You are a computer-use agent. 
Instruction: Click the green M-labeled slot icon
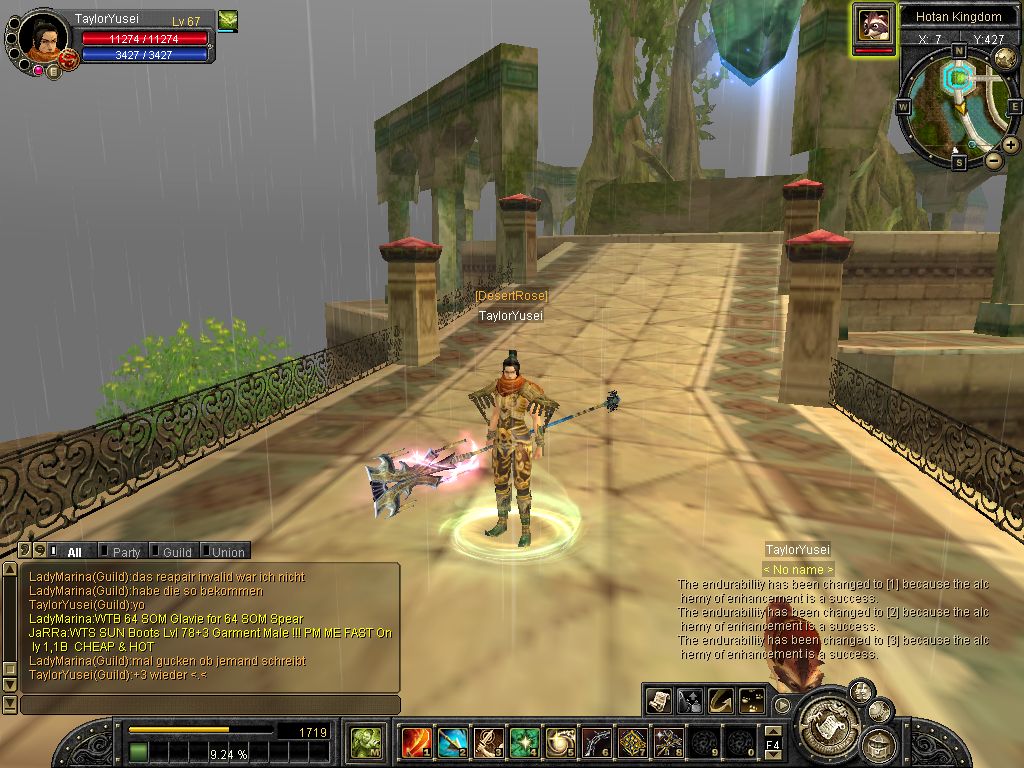364,742
